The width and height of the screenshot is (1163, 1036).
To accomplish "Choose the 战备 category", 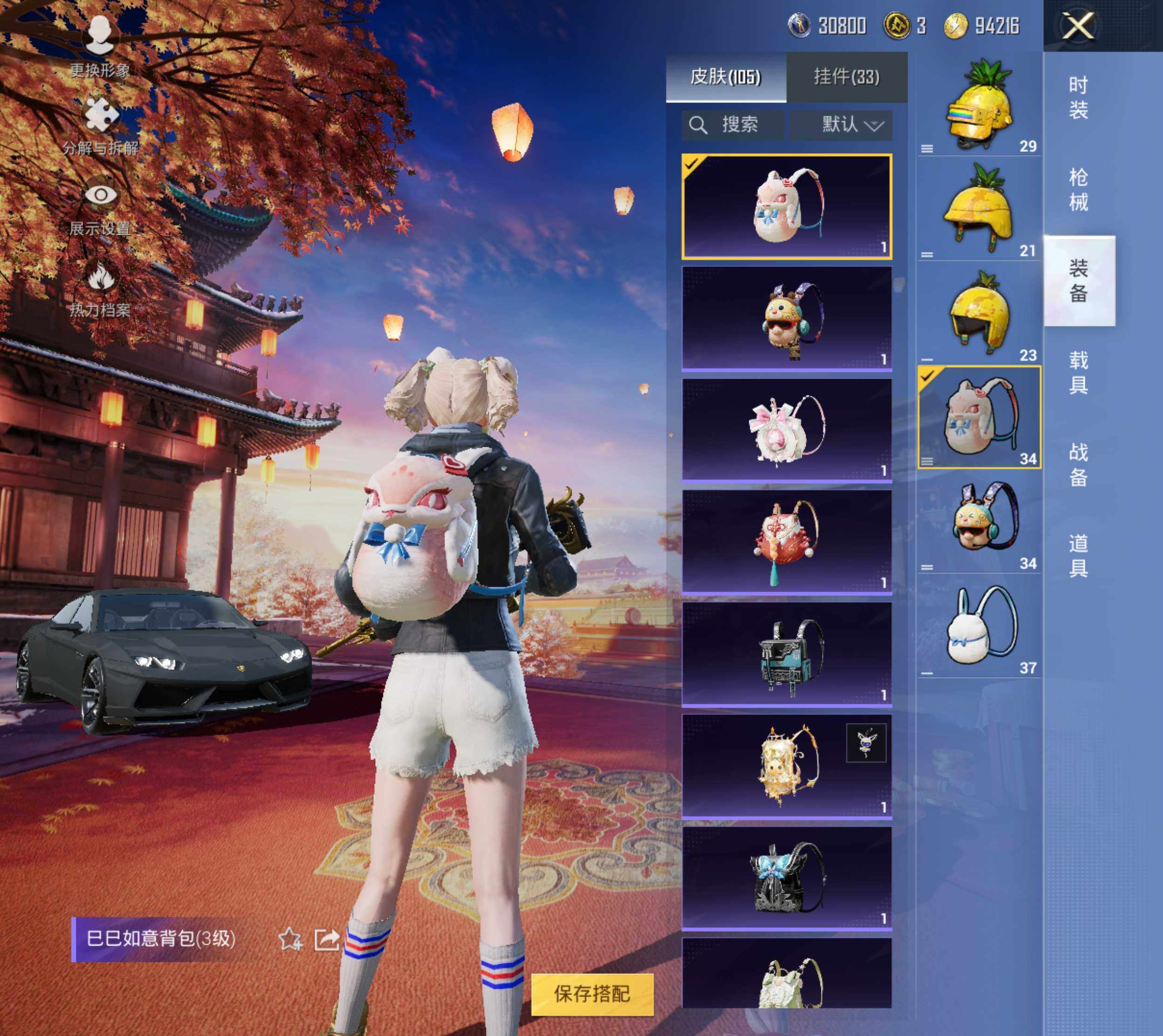I will pyautogui.click(x=1078, y=464).
